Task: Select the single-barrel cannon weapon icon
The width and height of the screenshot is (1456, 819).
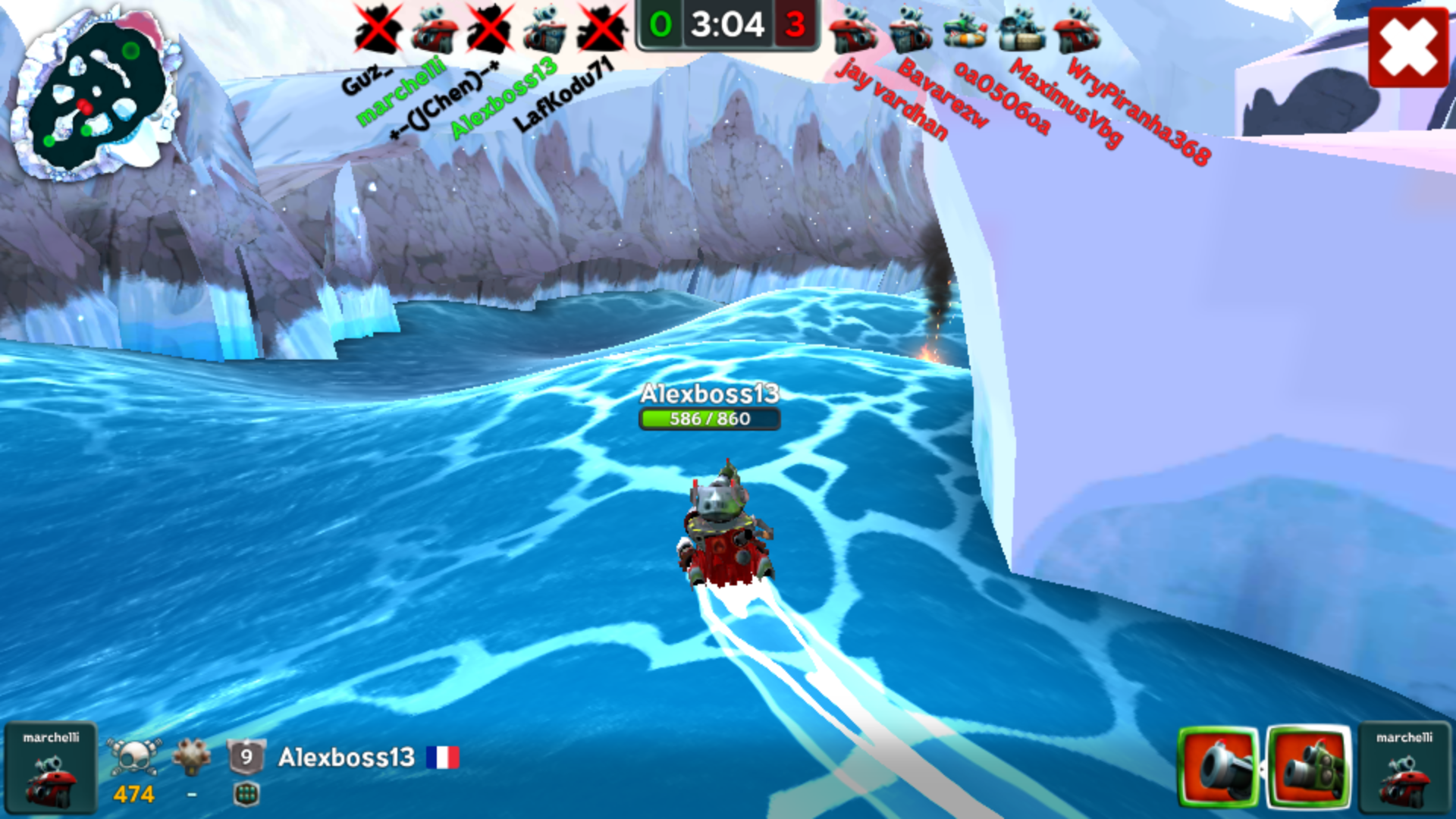Action: pos(1219,768)
